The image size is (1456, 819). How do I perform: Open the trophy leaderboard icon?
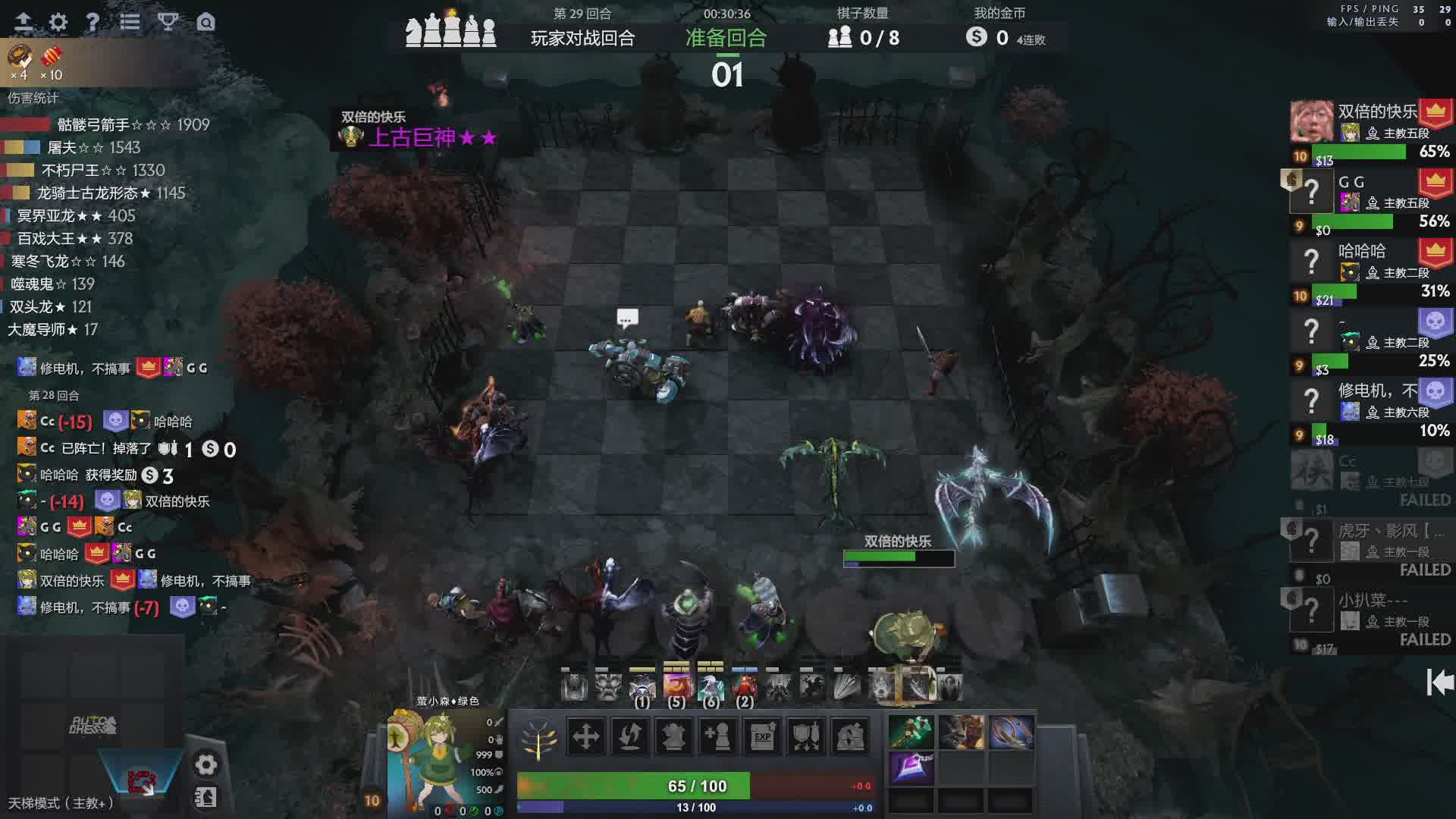pyautogui.click(x=168, y=22)
